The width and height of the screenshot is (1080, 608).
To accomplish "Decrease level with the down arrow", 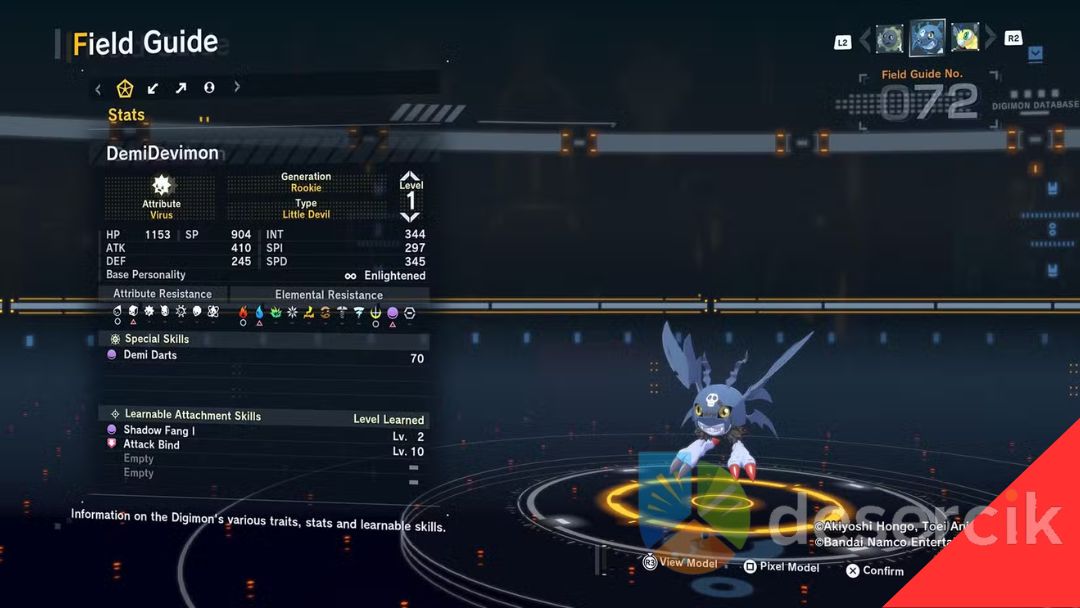I will tap(411, 217).
